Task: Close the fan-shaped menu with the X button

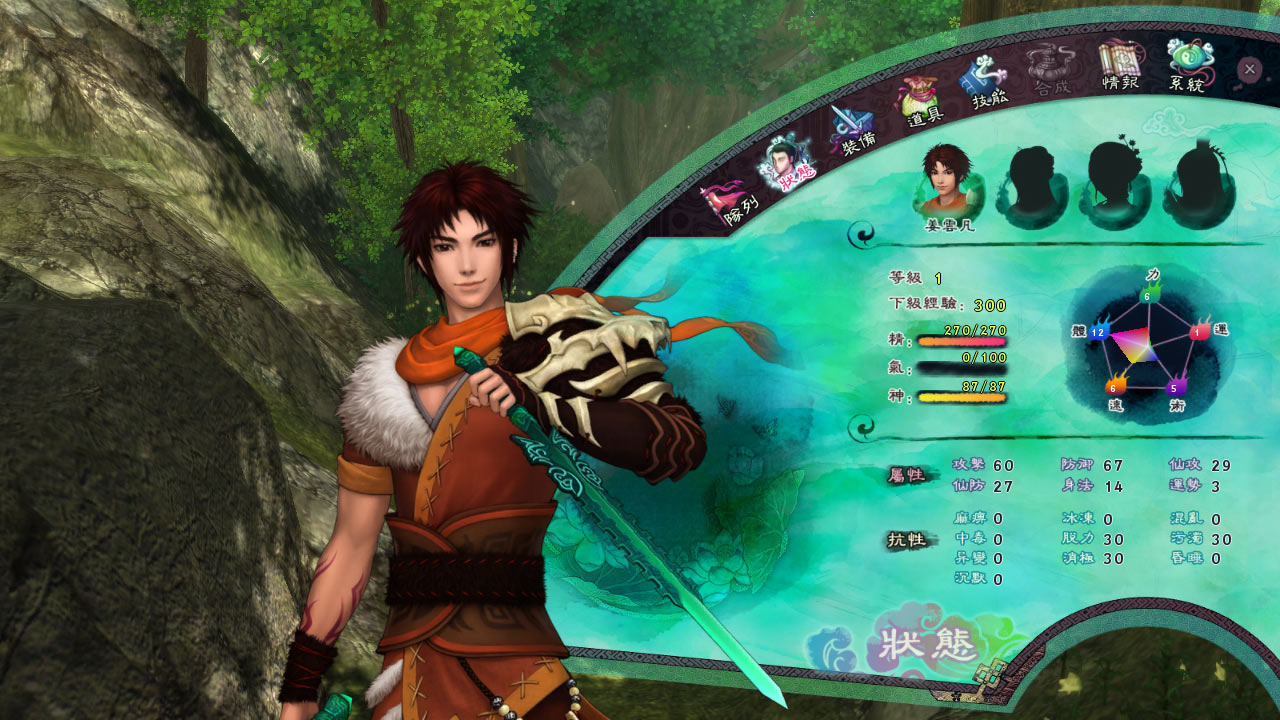Action: point(1249,69)
